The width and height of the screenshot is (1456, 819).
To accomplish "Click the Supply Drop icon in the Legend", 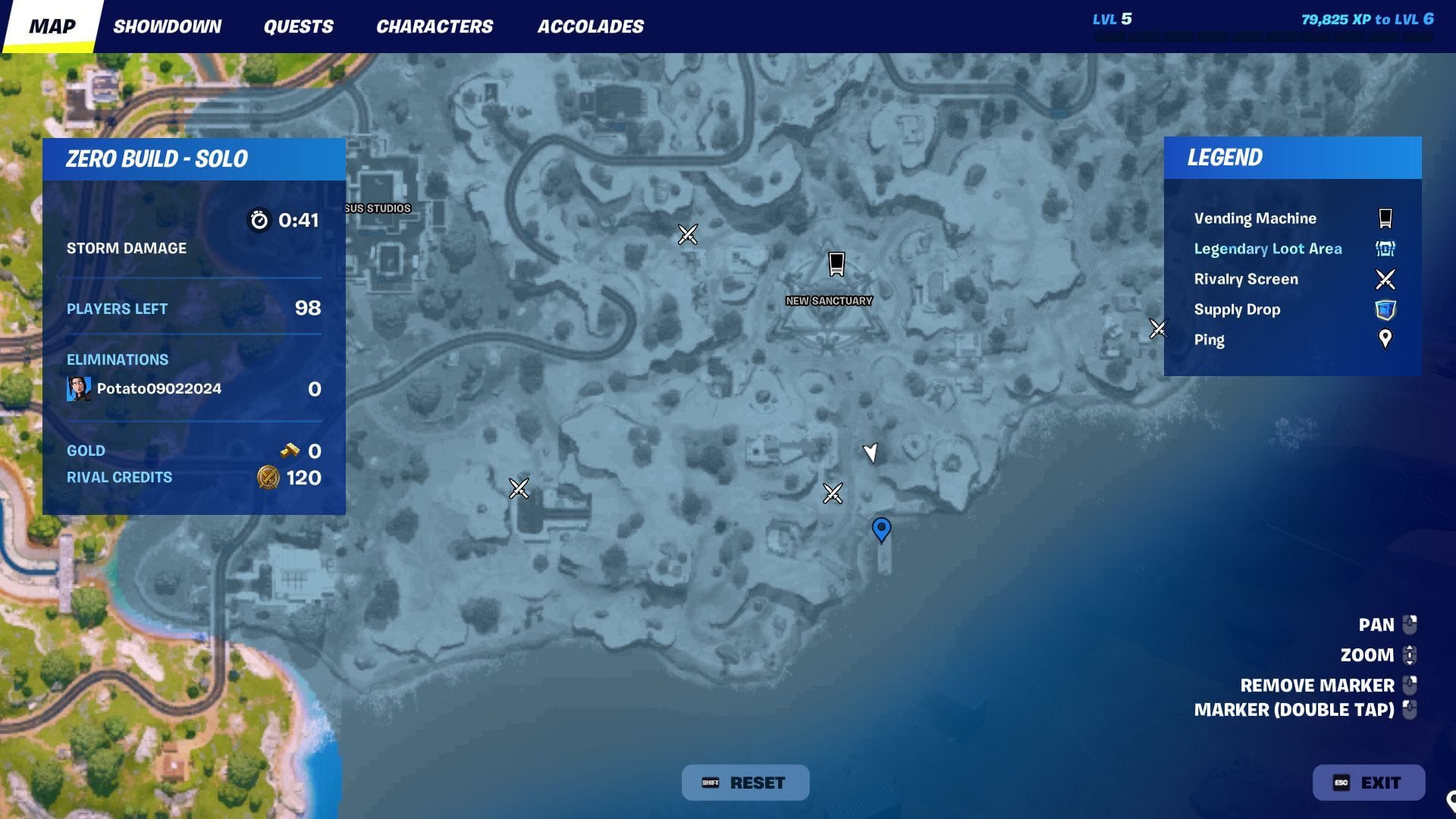I will click(x=1385, y=309).
